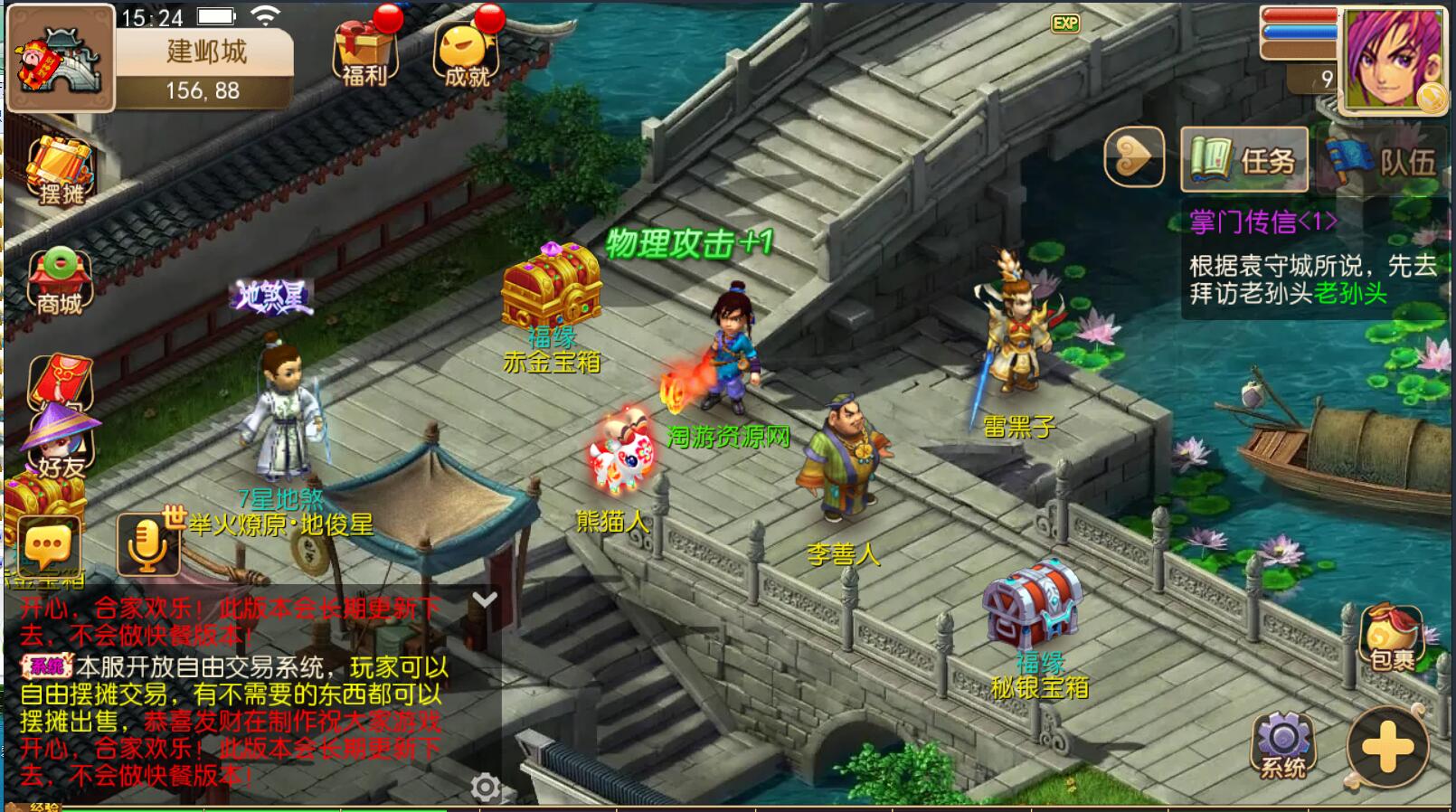Expand the yellow plus menu button

point(1387,747)
